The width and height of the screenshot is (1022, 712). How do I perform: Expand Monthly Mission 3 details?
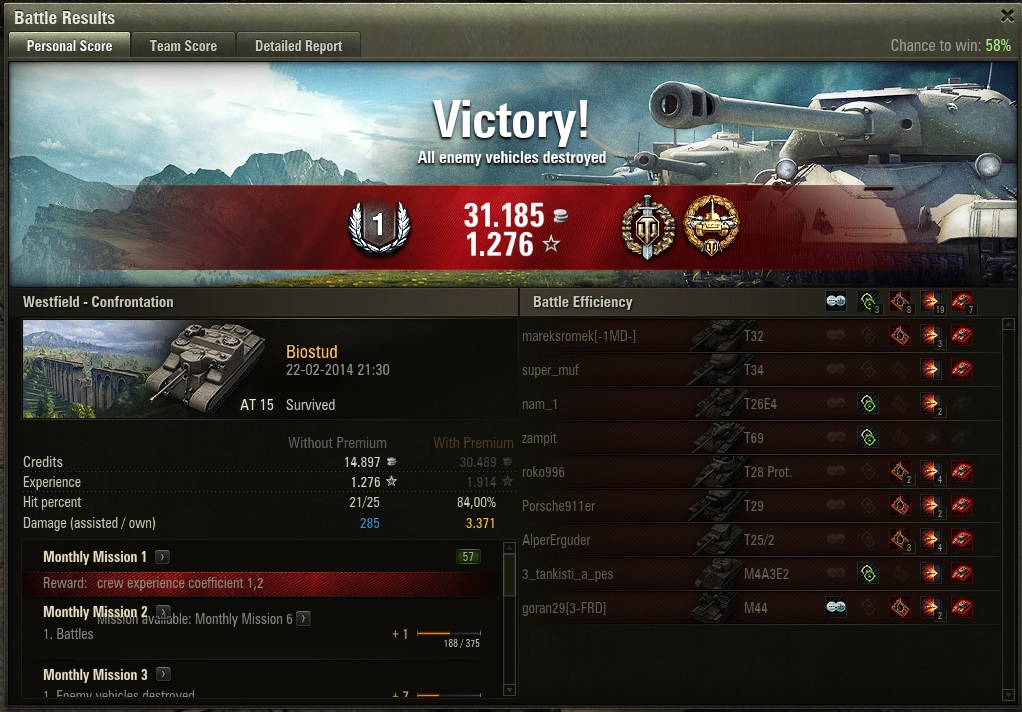tap(163, 675)
